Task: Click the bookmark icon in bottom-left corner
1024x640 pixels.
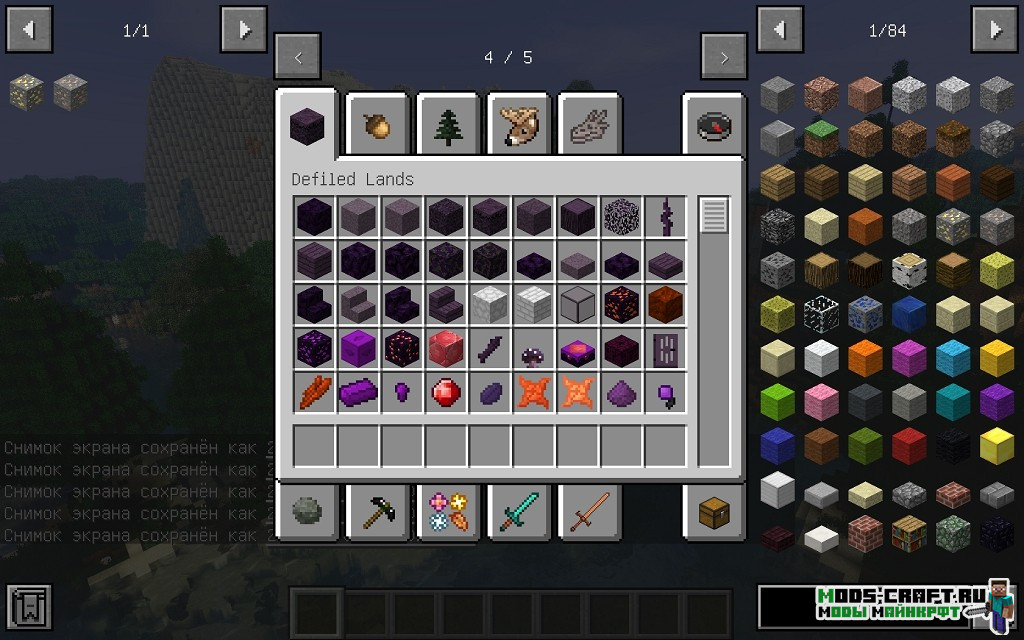Action: coord(29,606)
